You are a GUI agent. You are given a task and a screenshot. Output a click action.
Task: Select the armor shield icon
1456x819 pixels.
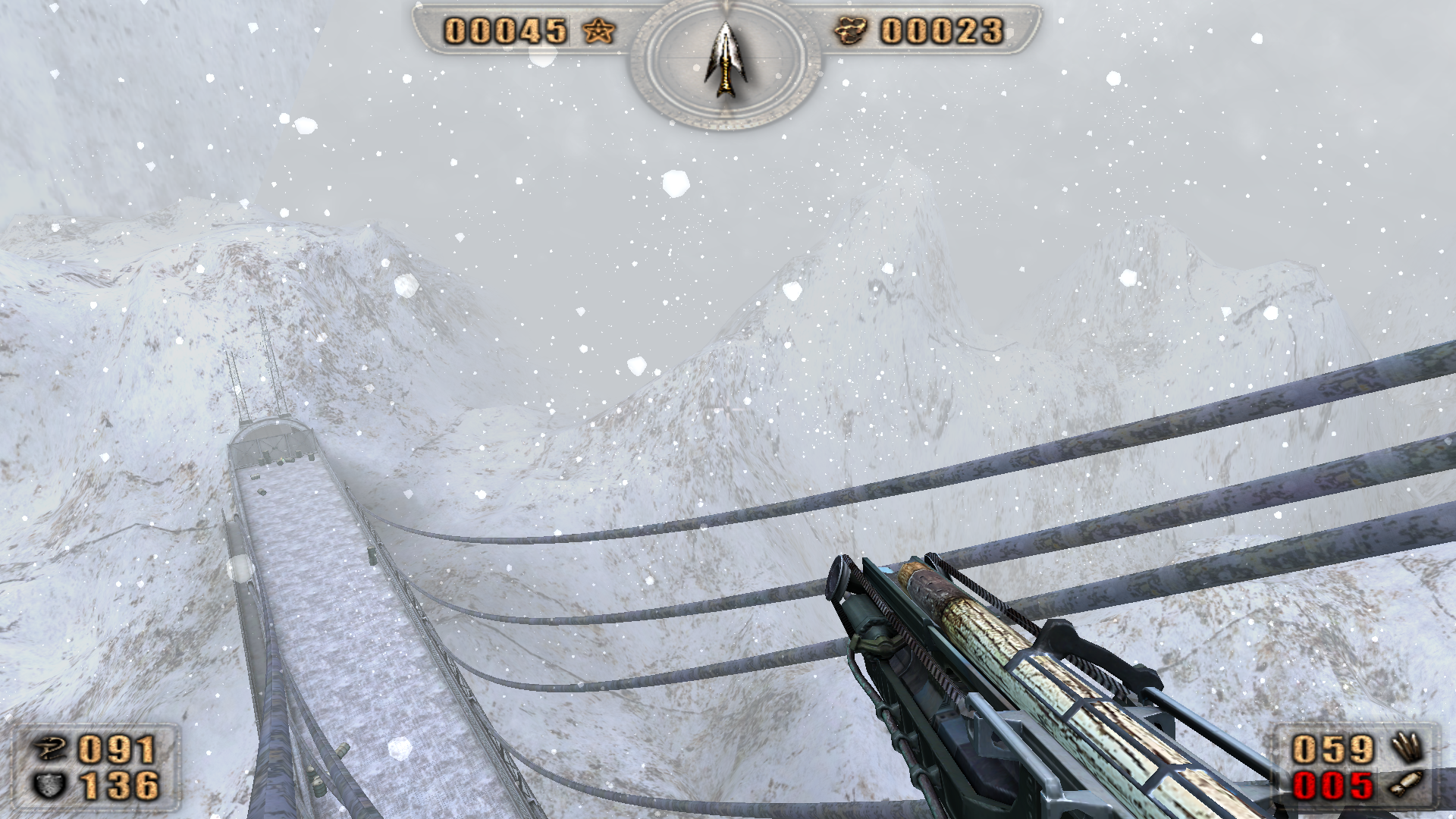50,785
